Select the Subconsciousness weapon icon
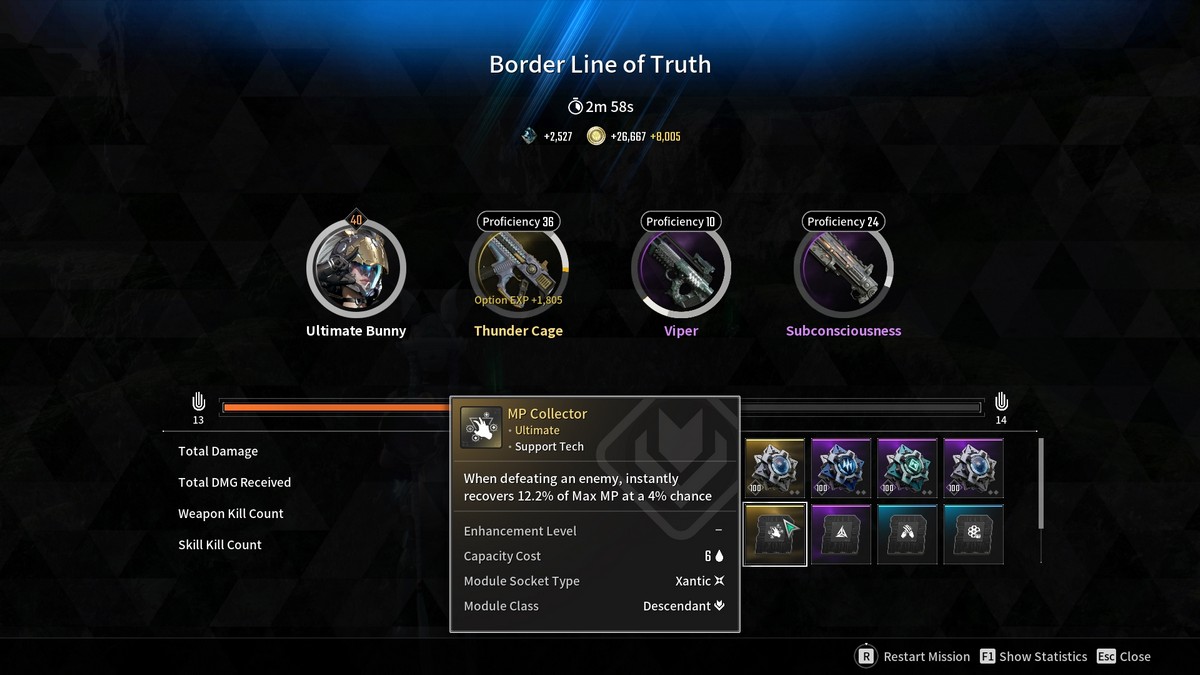The image size is (1200, 675). [x=843, y=268]
